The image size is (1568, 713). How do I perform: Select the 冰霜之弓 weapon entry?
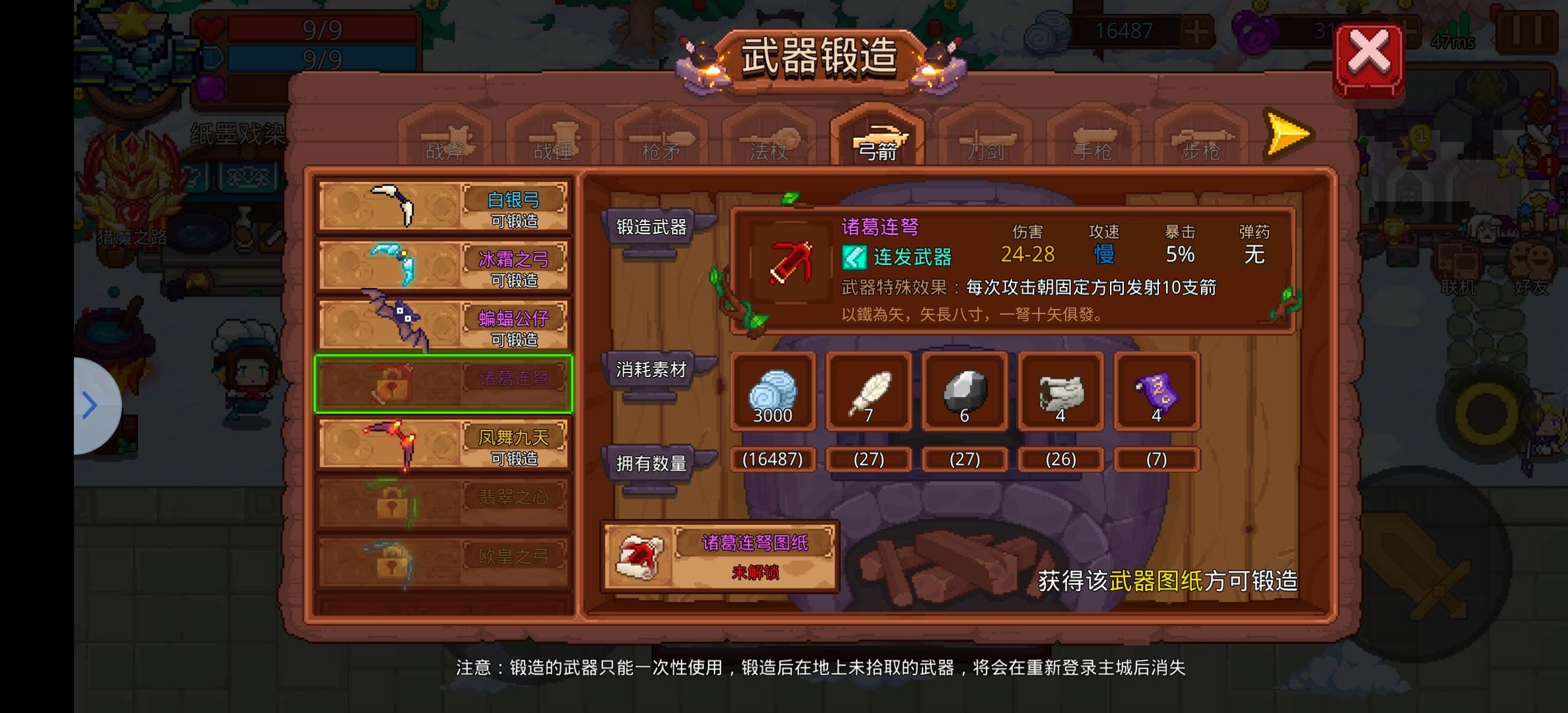point(442,263)
